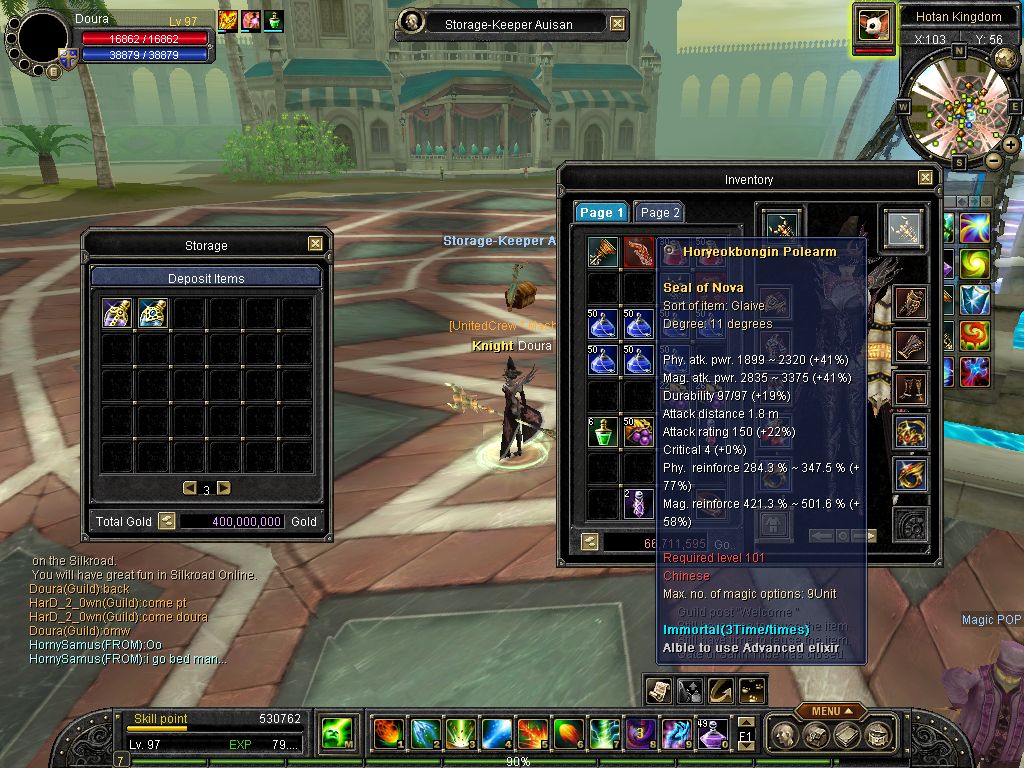Close the Storage window
The image size is (1024, 768).
(315, 244)
